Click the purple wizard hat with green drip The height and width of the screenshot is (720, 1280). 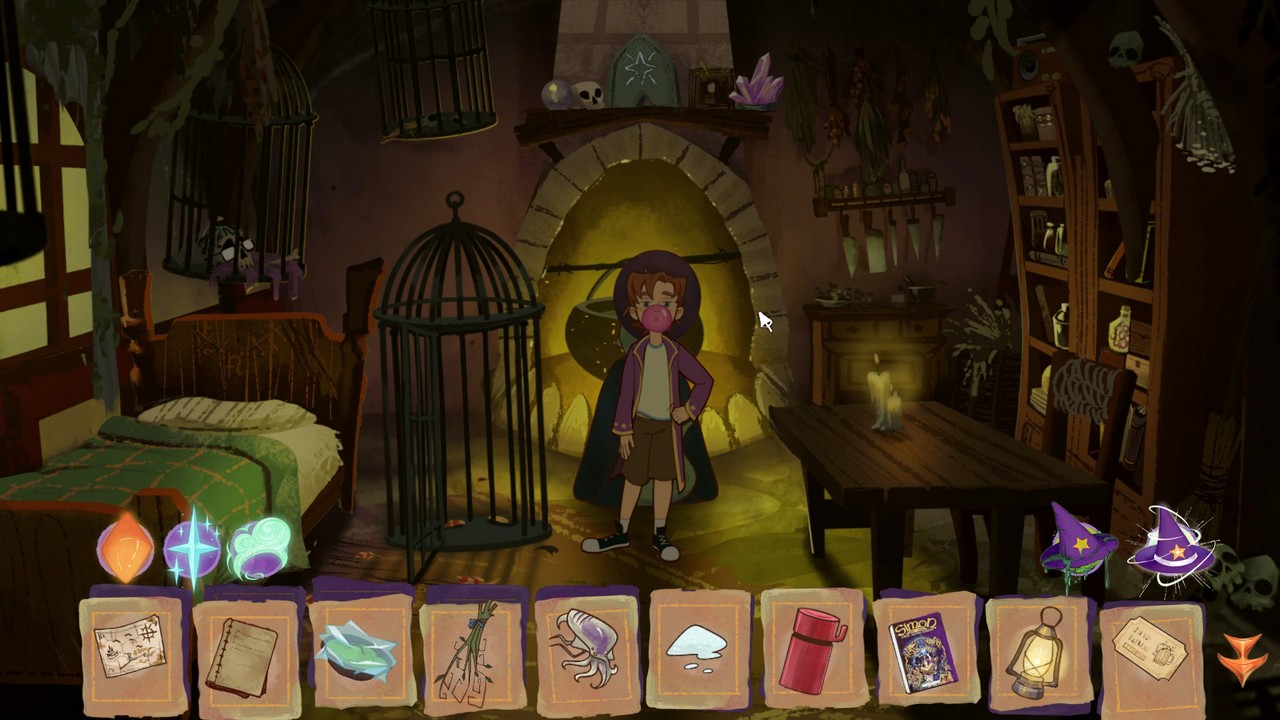coord(1078,542)
